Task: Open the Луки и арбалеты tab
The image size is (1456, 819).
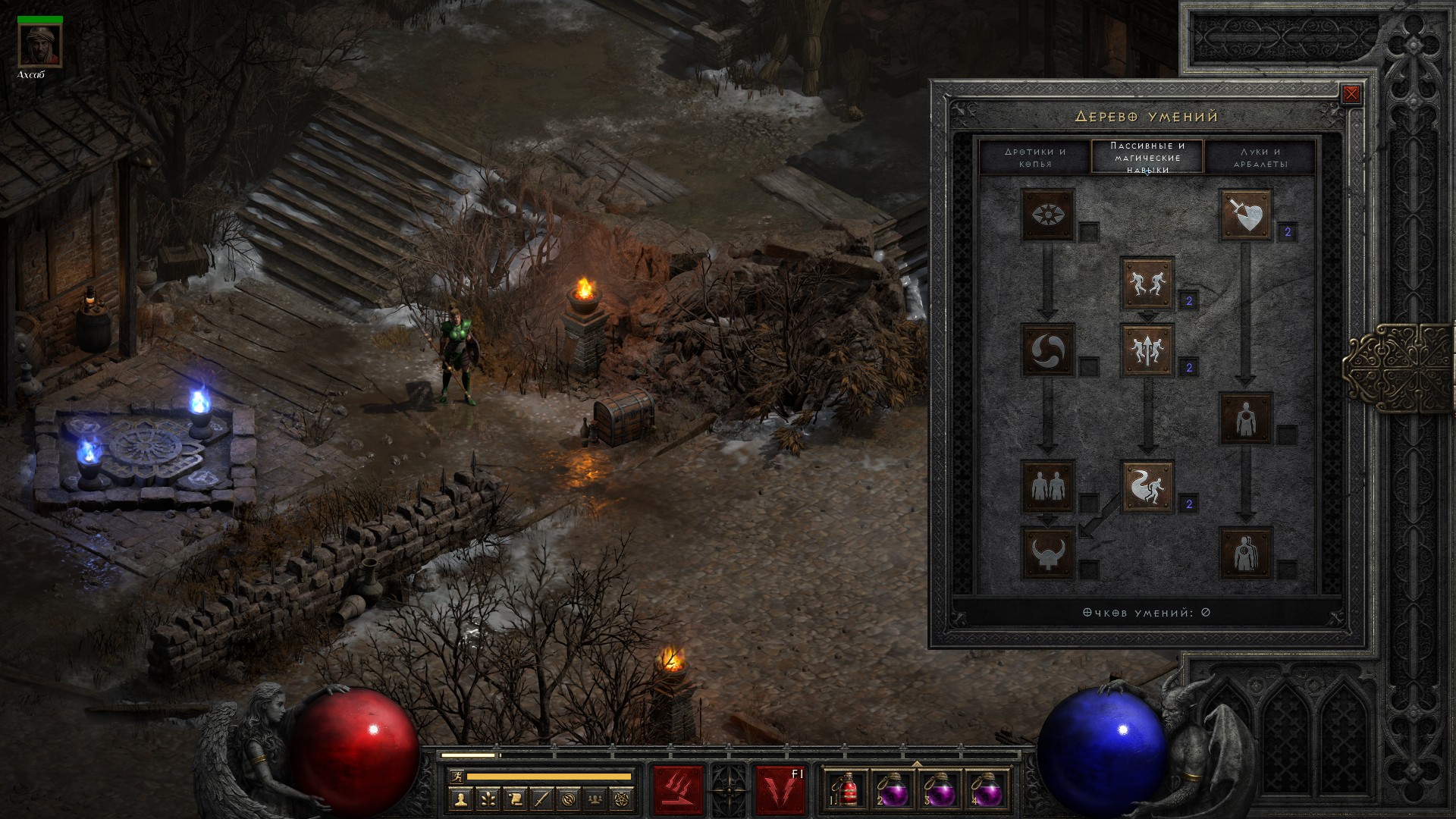Action: (1260, 157)
